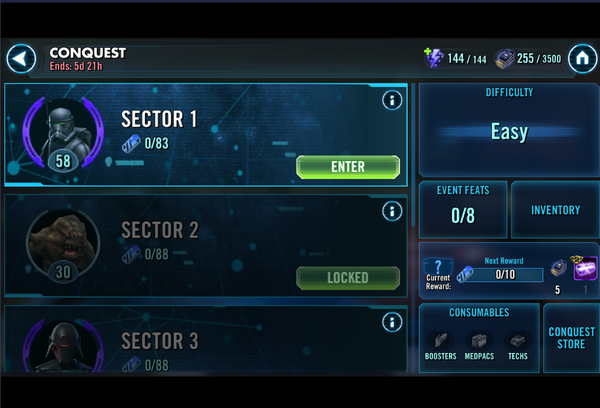Image resolution: width=600 pixels, height=408 pixels.
Task: Click the Locked button on Sector 2
Action: [348, 277]
